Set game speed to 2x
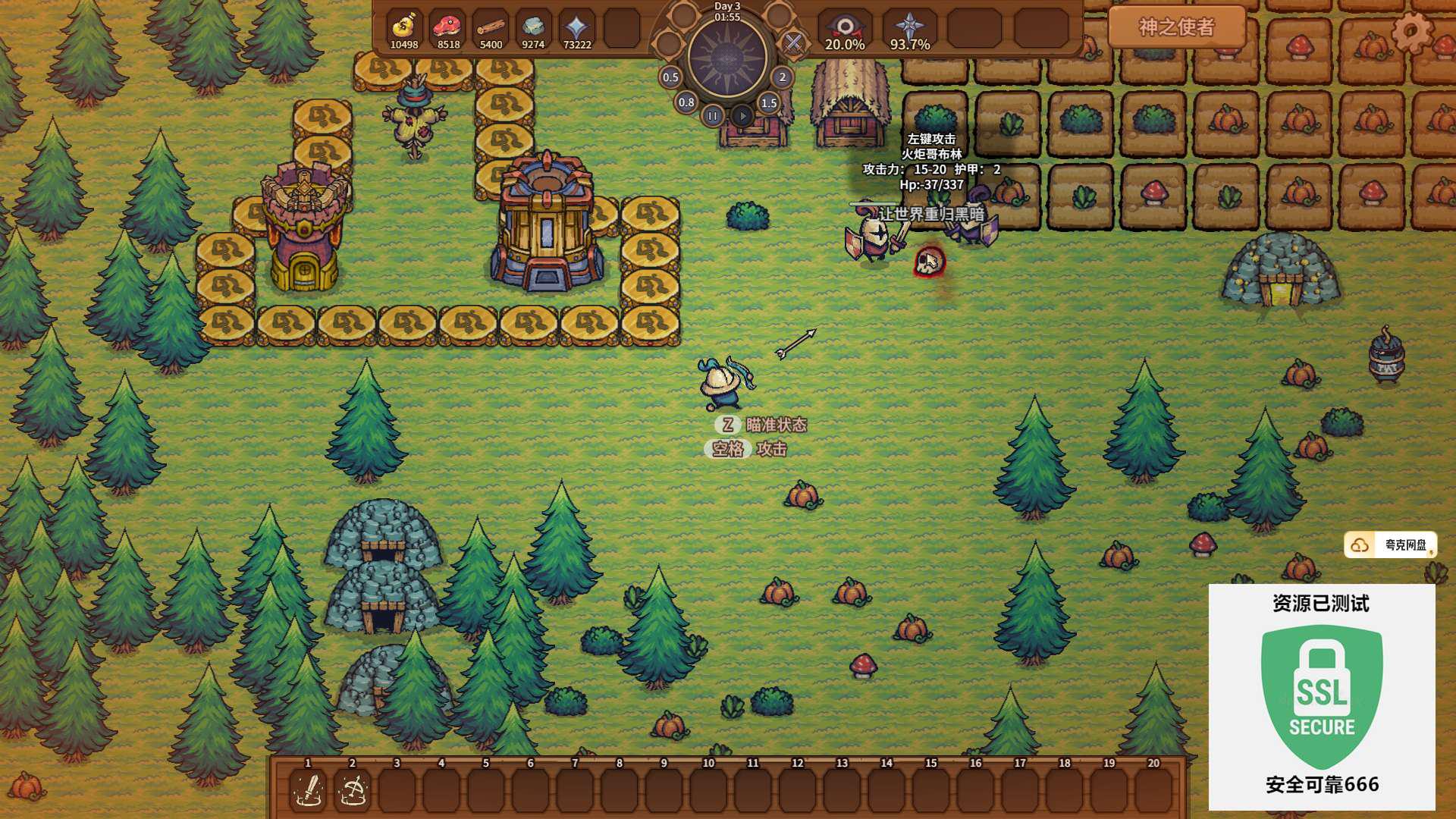The width and height of the screenshot is (1456, 819). point(783,77)
